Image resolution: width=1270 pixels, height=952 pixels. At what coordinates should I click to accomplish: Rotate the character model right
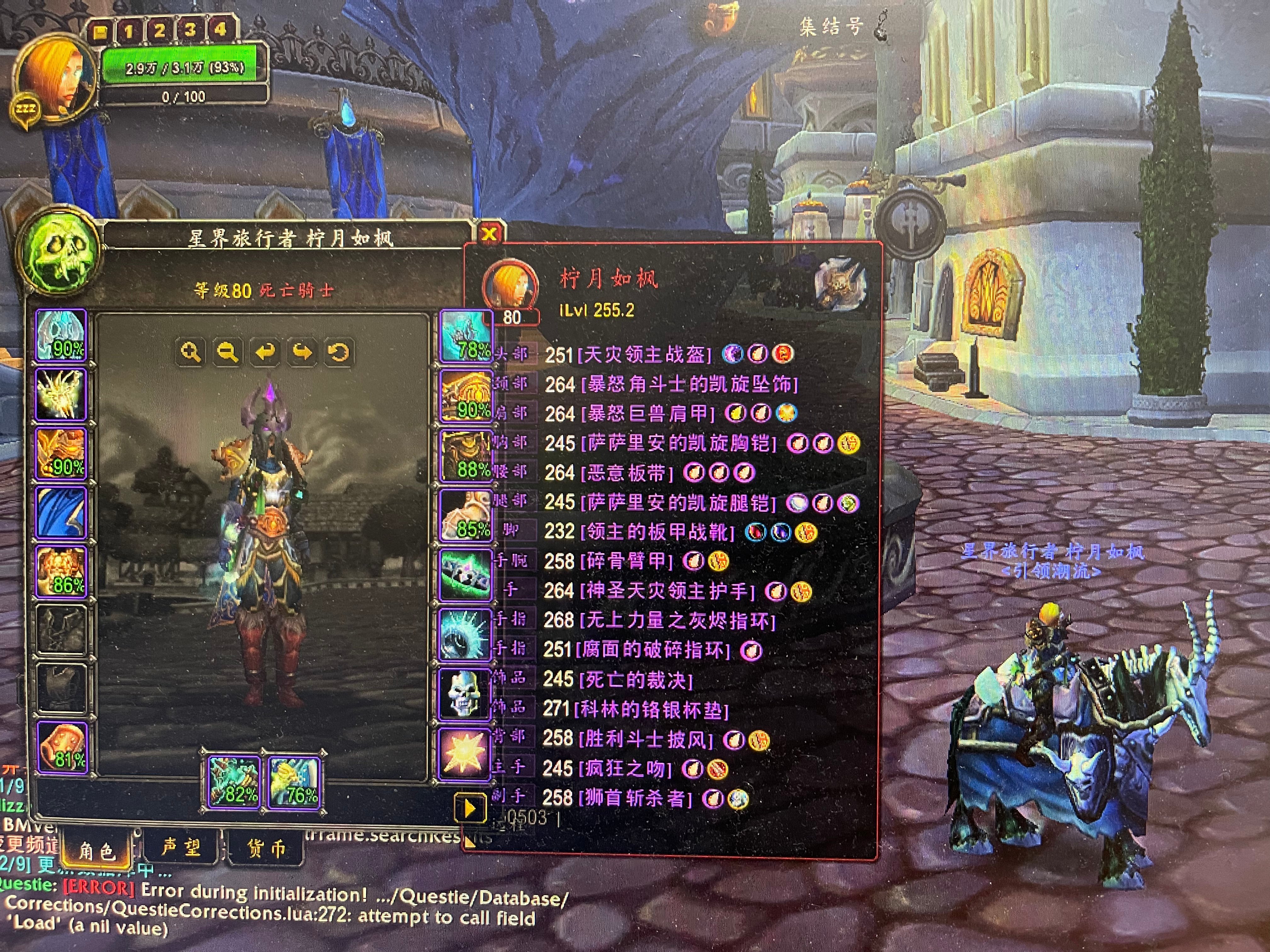pos(302,352)
